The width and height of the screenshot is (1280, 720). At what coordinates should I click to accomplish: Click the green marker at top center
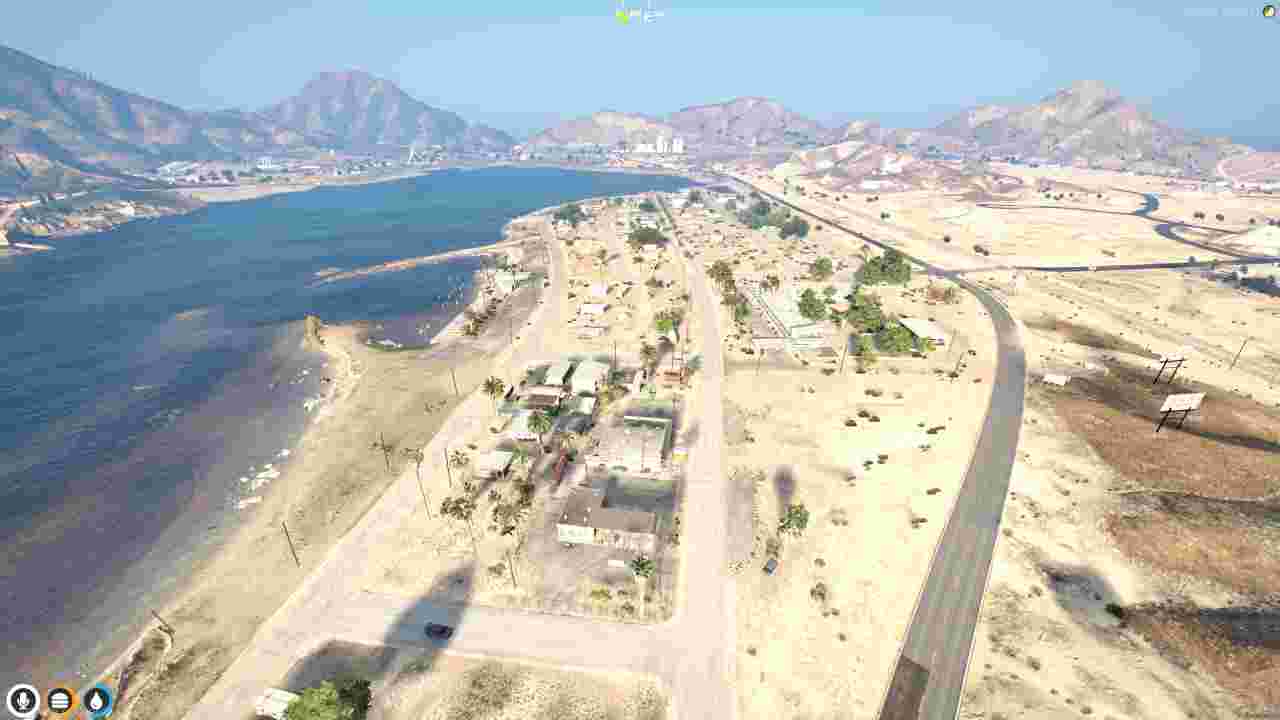coord(620,12)
